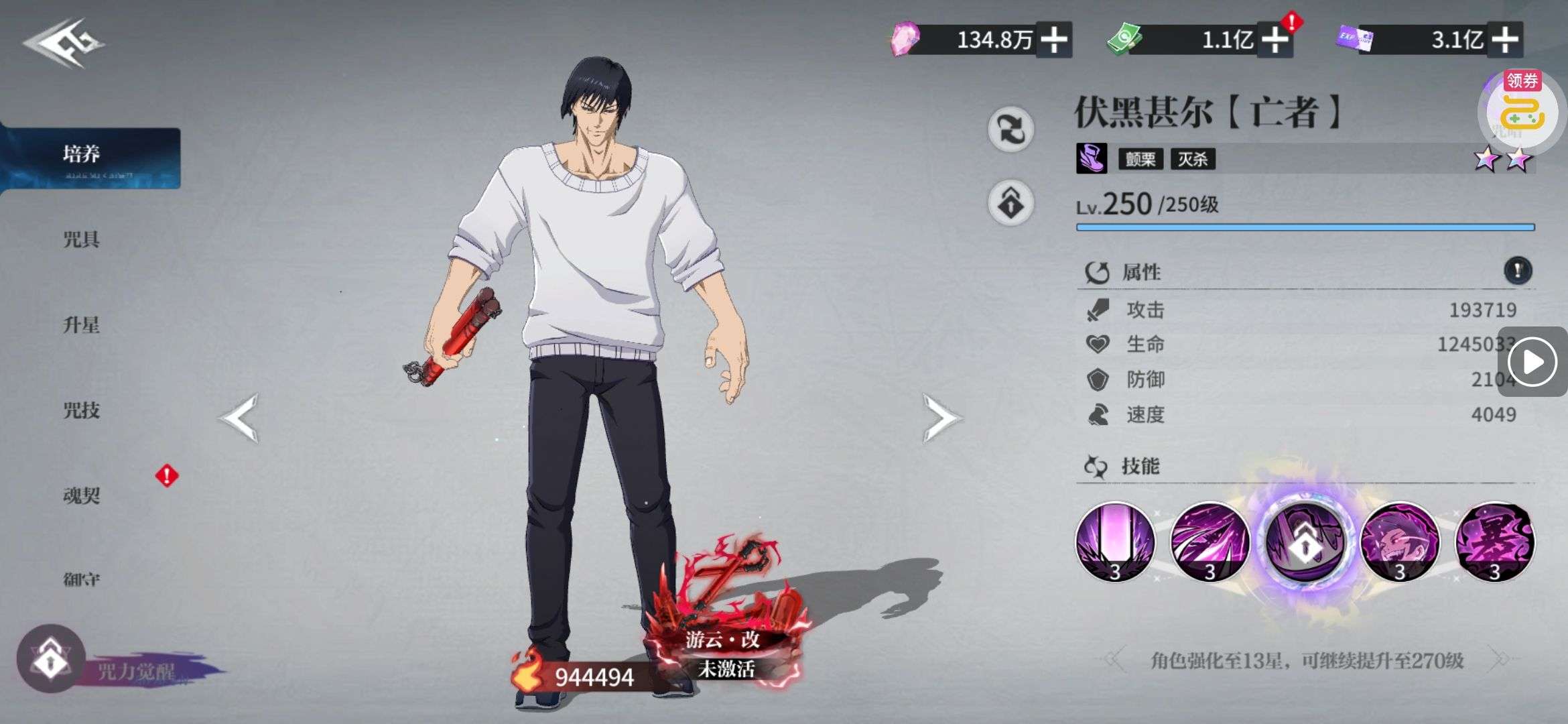Select the 升星 tab

(x=82, y=325)
